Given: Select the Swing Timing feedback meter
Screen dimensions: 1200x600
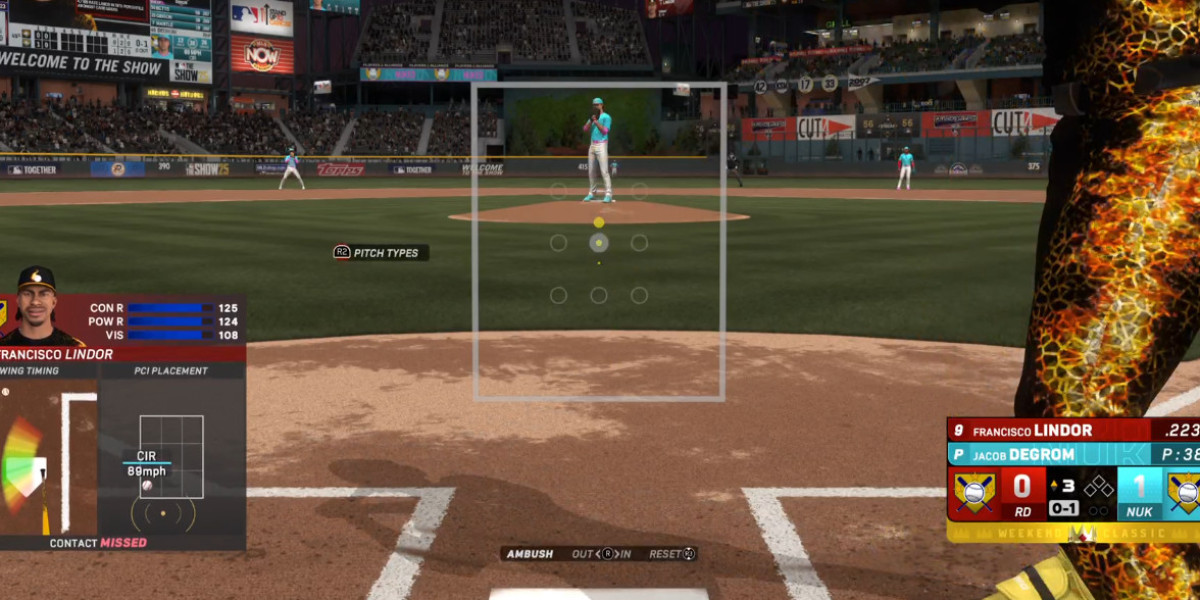Looking at the screenshot, I should tap(24, 464).
